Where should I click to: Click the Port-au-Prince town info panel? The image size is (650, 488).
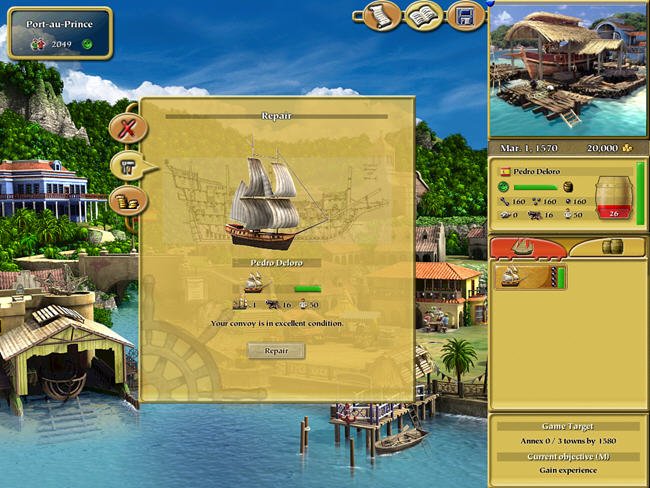(x=60, y=33)
